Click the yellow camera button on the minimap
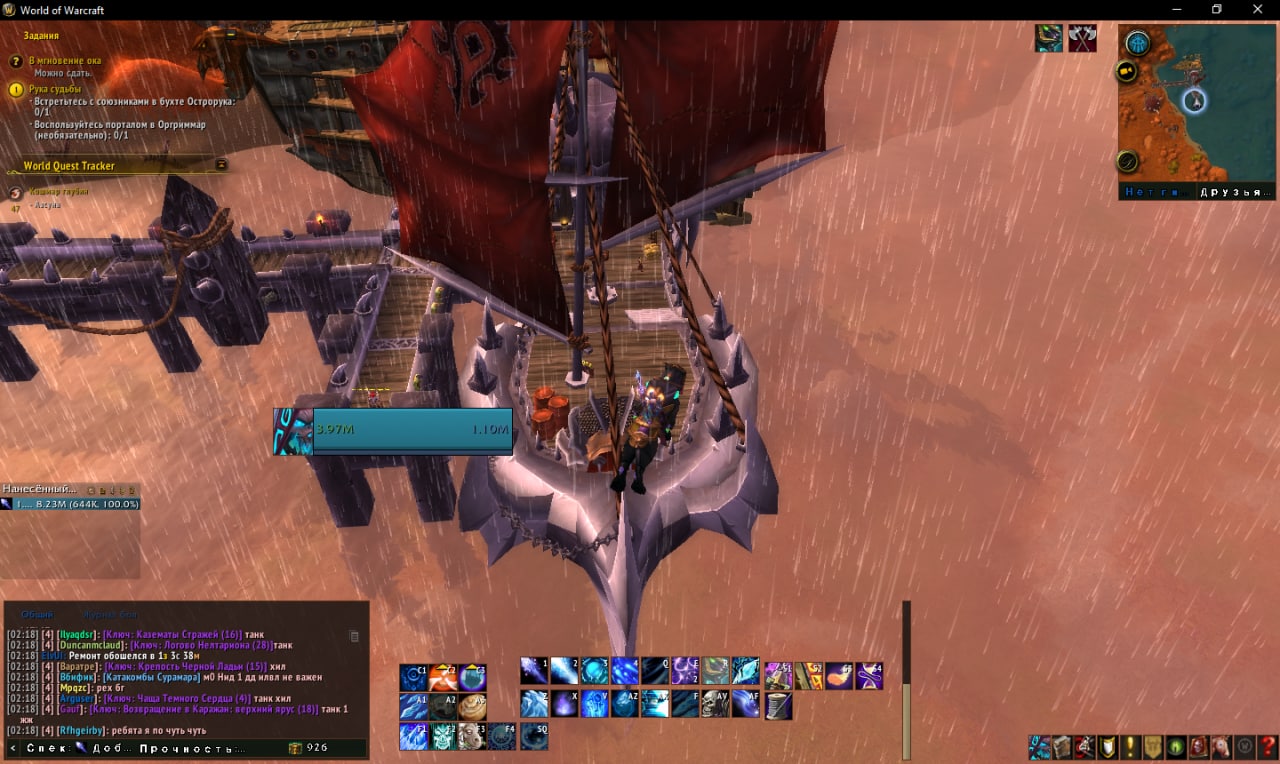The height and width of the screenshot is (764, 1280). [x=1127, y=72]
